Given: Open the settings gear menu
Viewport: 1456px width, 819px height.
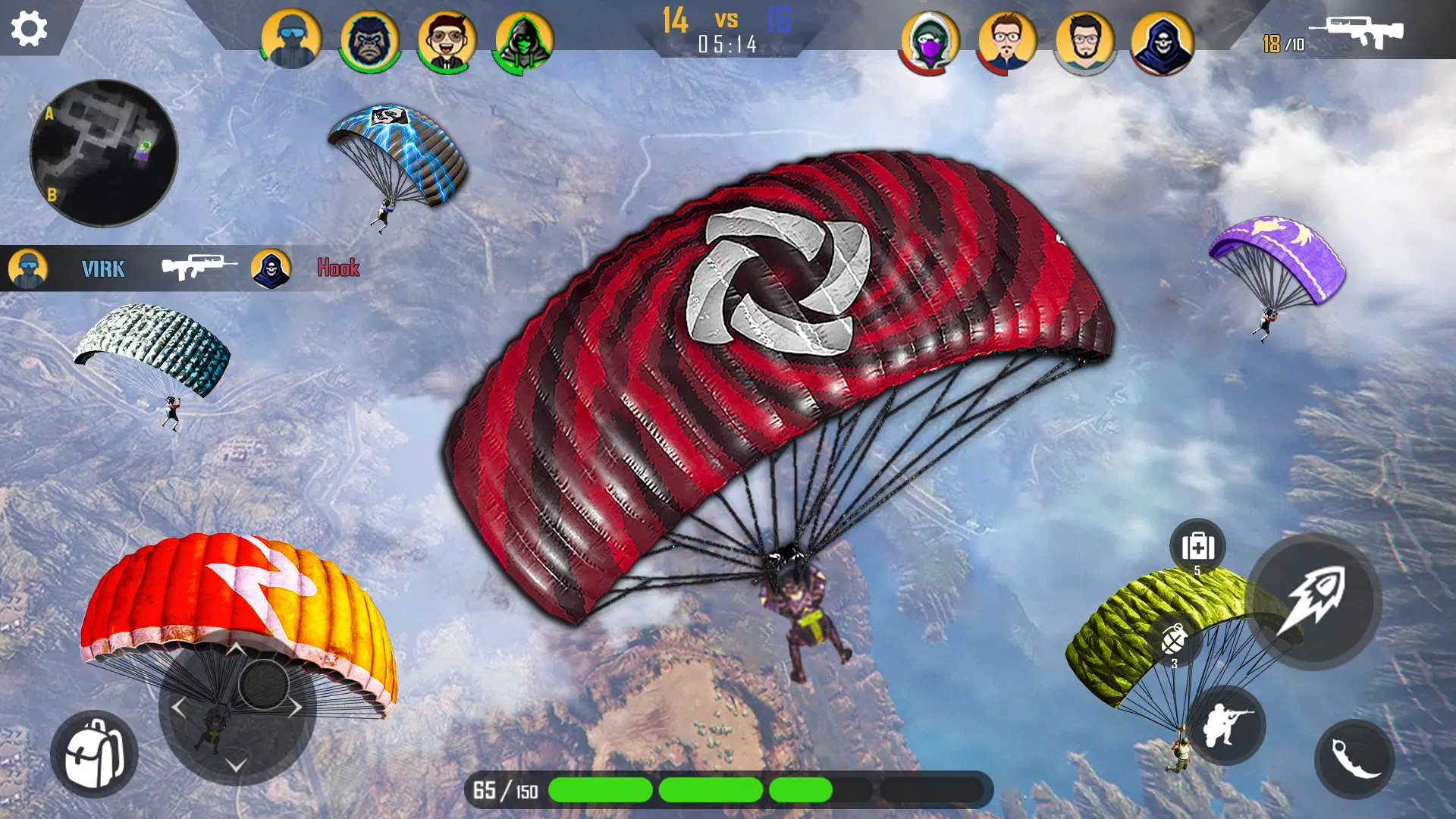Looking at the screenshot, I should tap(29, 29).
